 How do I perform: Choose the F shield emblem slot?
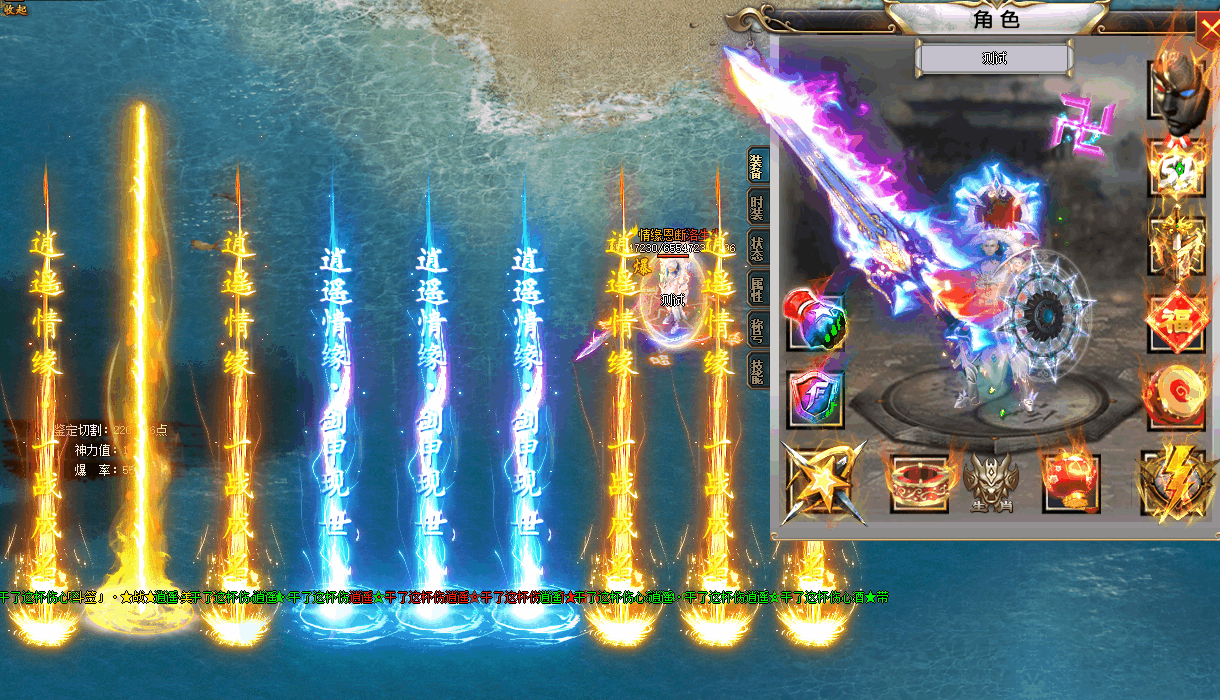click(x=815, y=398)
